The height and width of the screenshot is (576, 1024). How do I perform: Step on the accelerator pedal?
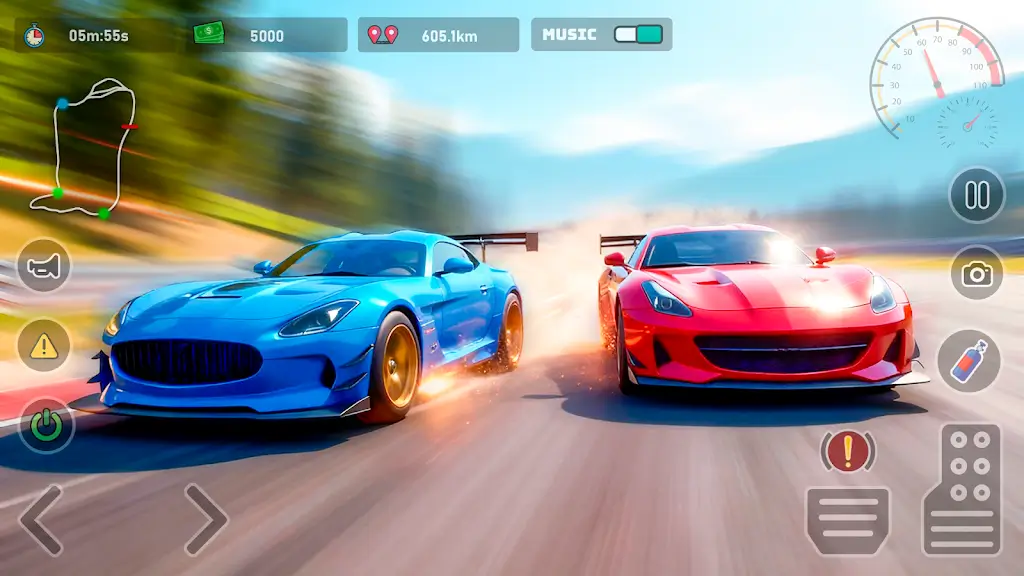pyautogui.click(x=962, y=490)
